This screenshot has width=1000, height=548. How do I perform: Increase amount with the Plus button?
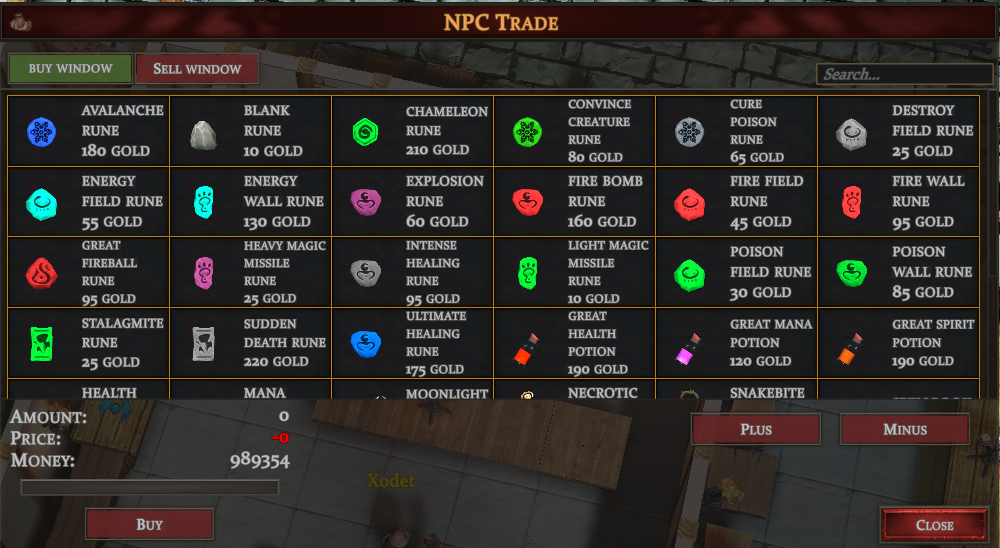(x=756, y=429)
